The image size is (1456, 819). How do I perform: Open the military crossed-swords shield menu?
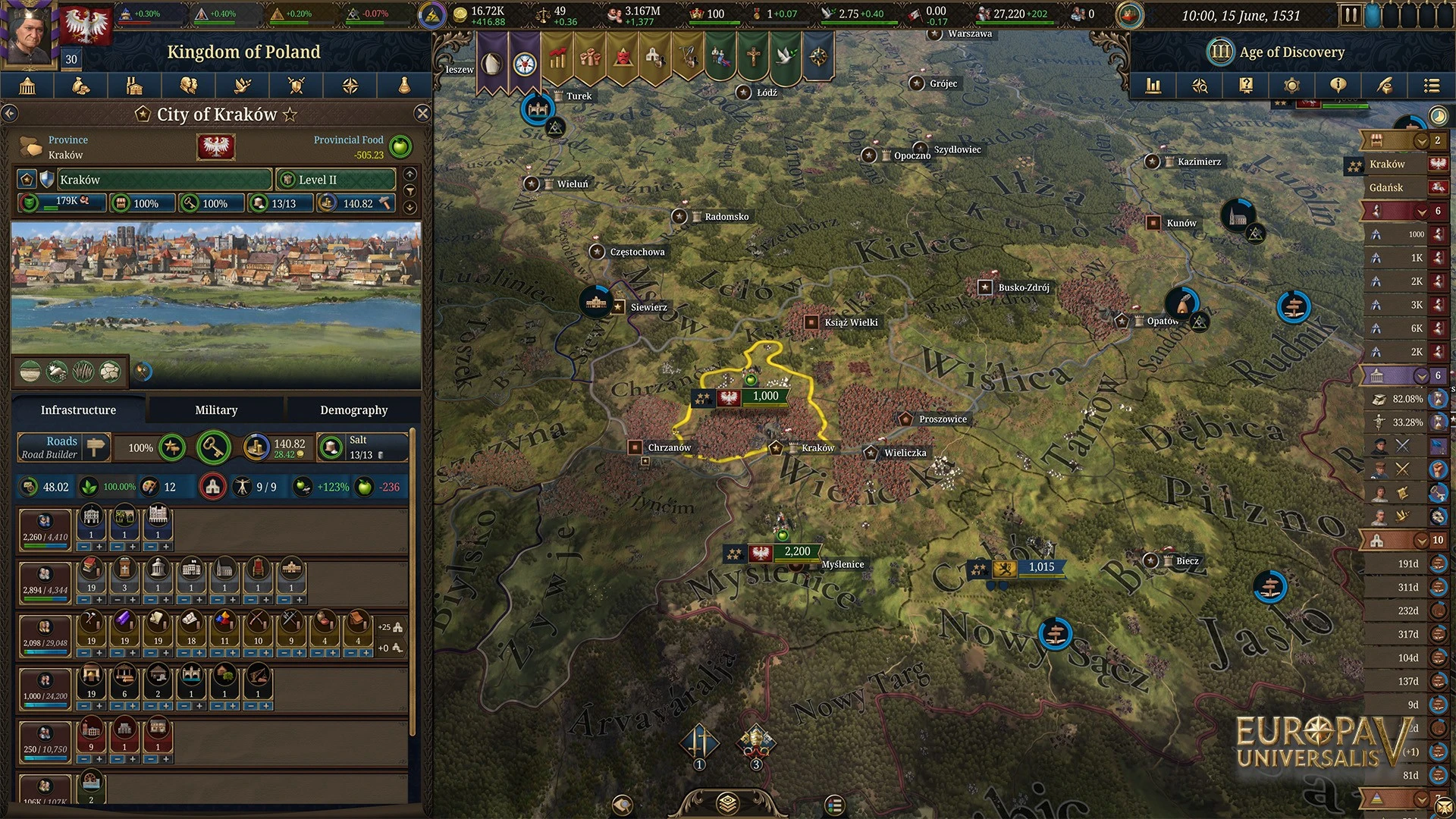coord(297,86)
